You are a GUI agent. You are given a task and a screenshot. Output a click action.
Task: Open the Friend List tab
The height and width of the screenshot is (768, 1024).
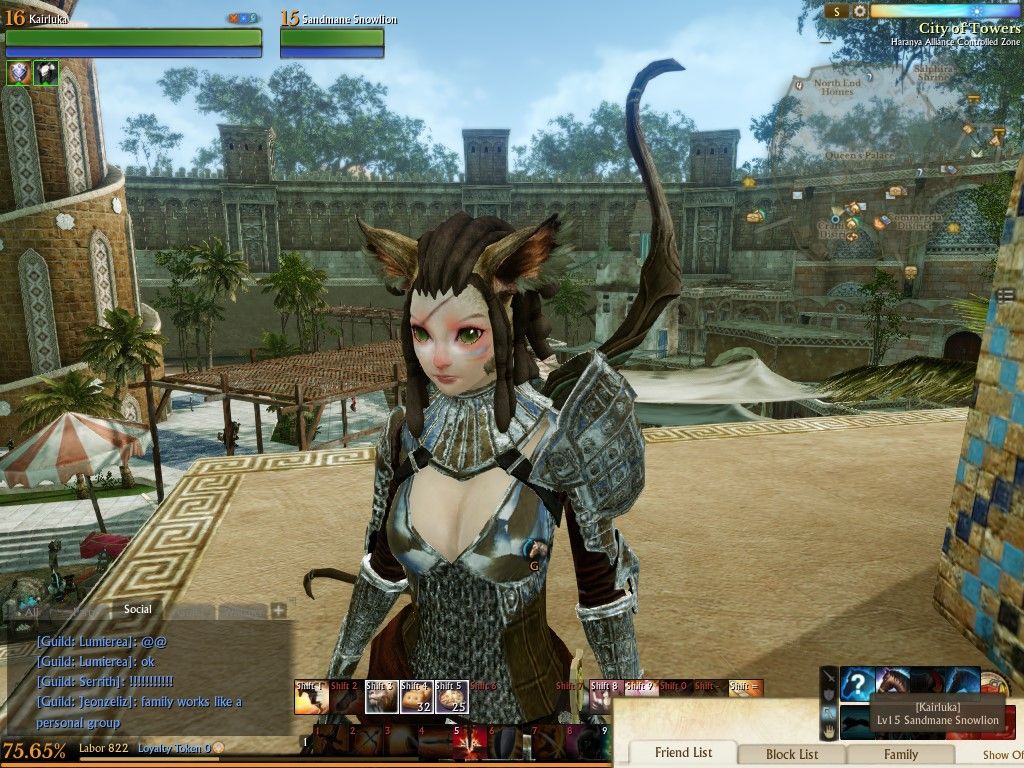point(683,753)
